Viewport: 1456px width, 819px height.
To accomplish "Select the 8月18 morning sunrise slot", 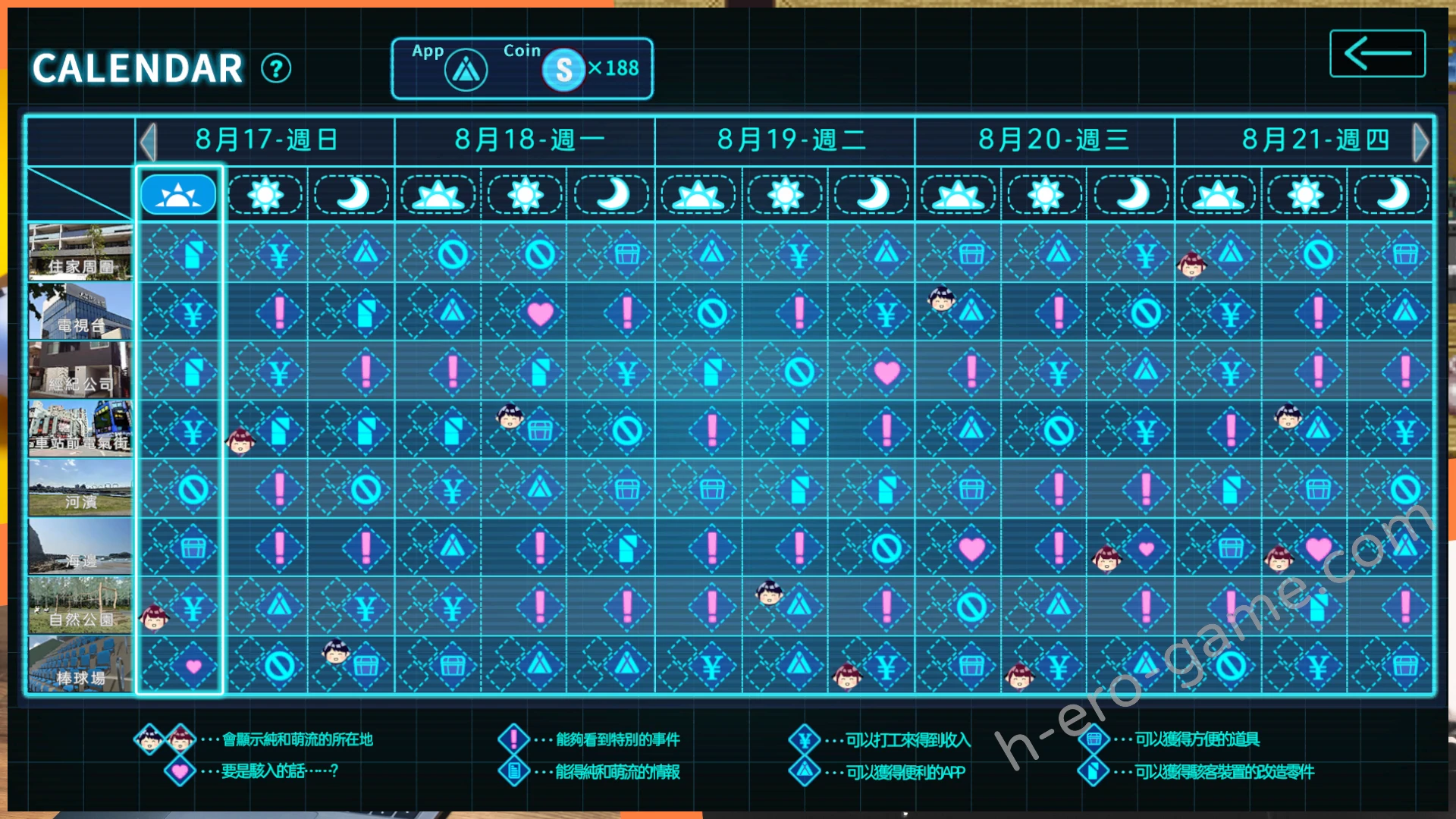I will [438, 195].
